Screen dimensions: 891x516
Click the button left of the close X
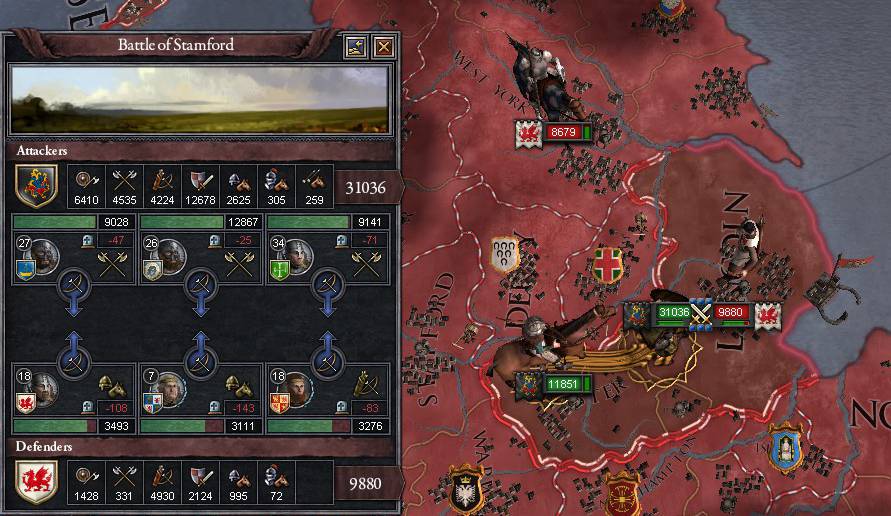[356, 47]
